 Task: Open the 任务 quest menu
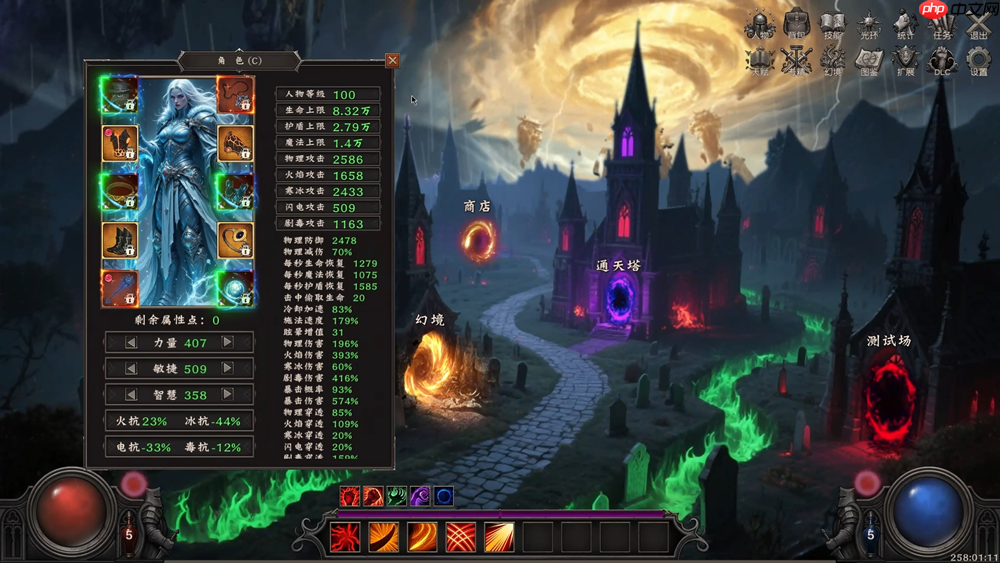point(942,25)
